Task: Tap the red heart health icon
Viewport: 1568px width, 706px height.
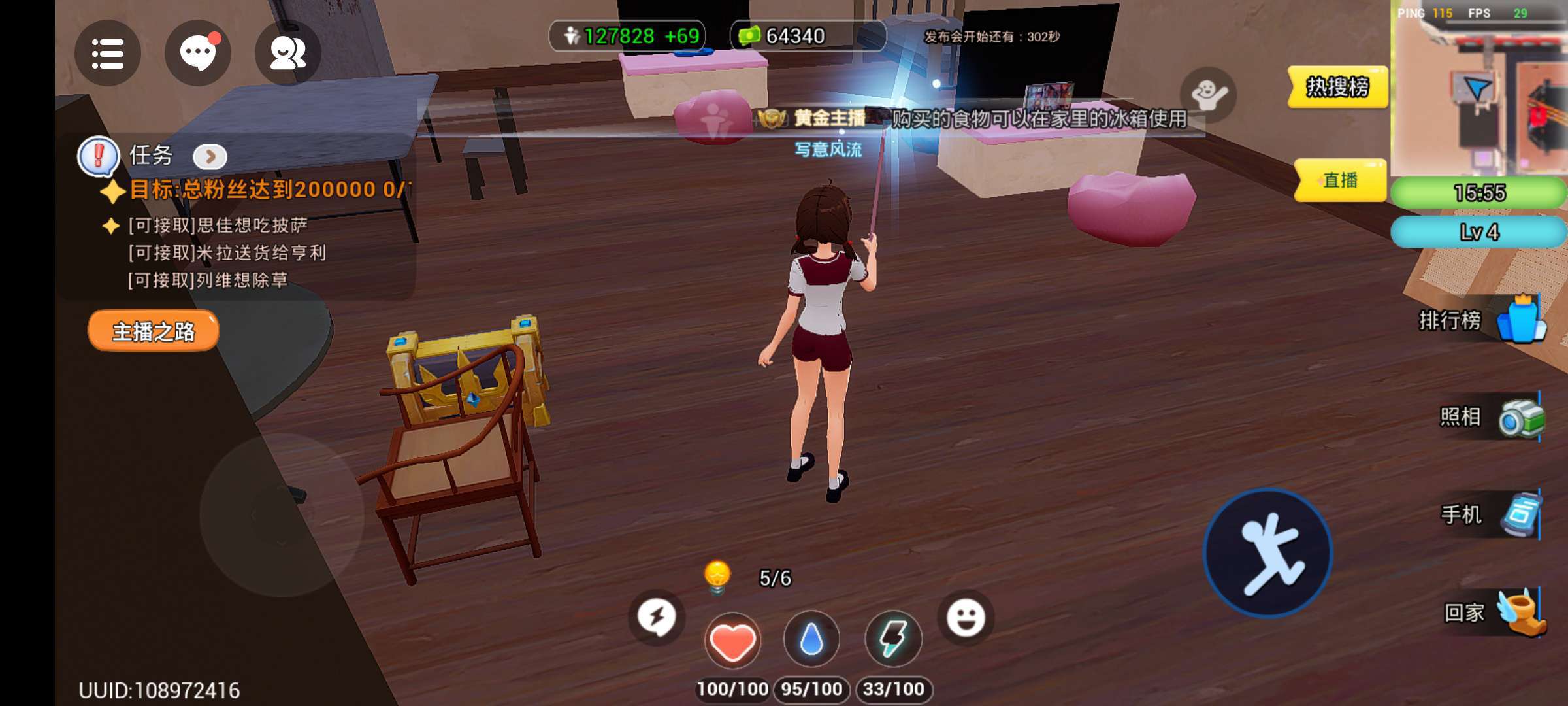Action: [732, 641]
